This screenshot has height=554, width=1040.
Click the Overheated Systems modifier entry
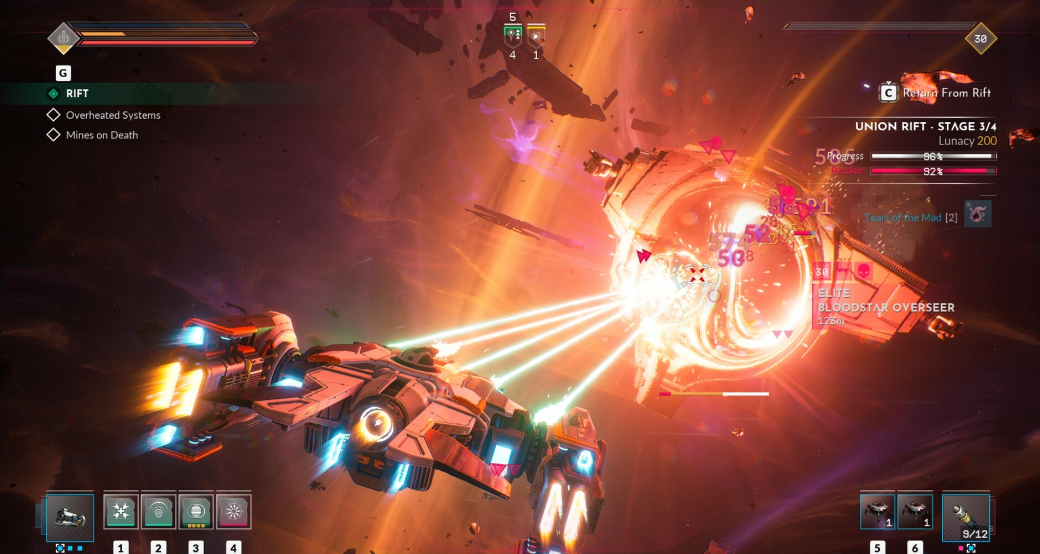(x=113, y=115)
